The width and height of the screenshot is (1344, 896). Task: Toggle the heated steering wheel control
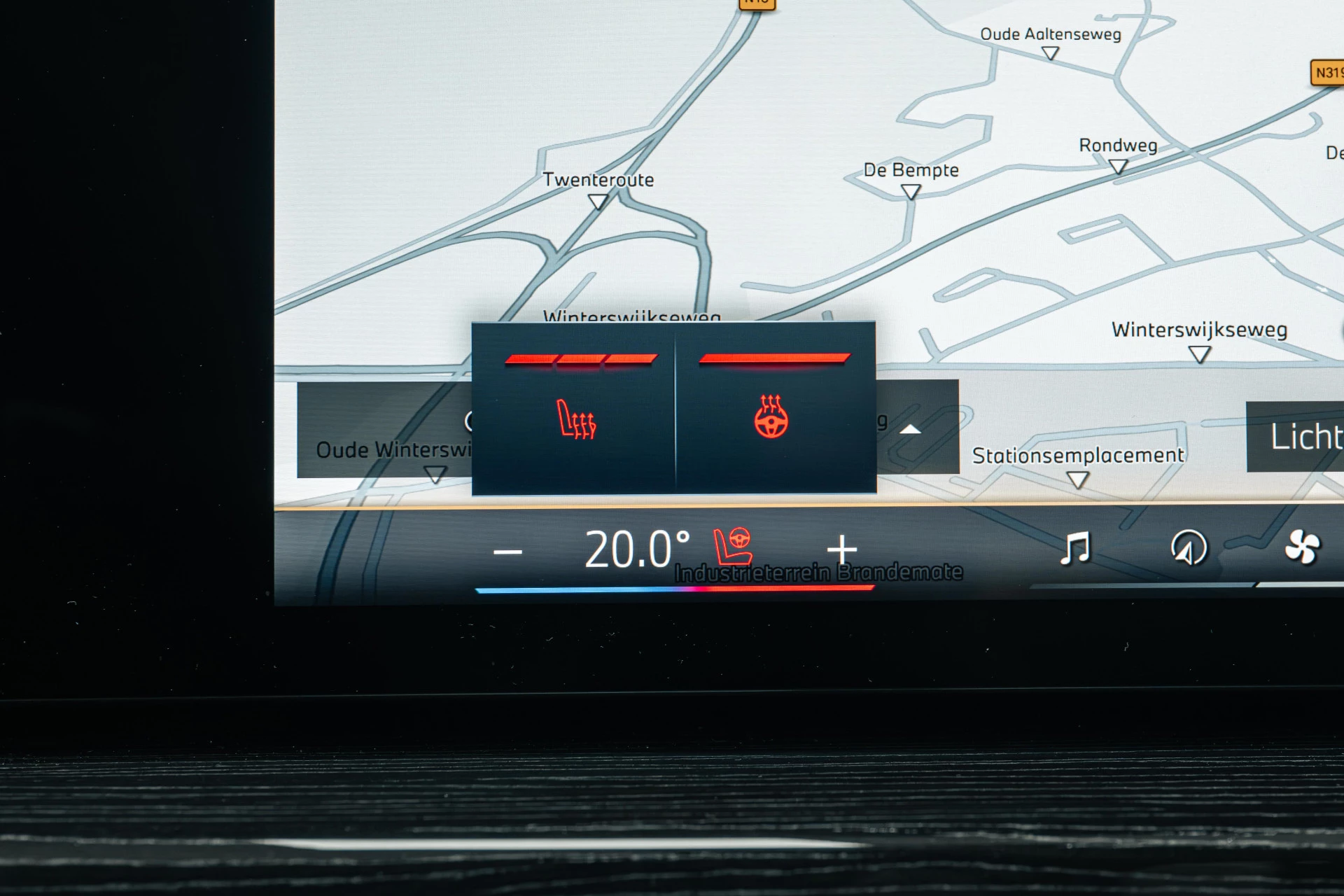click(771, 417)
